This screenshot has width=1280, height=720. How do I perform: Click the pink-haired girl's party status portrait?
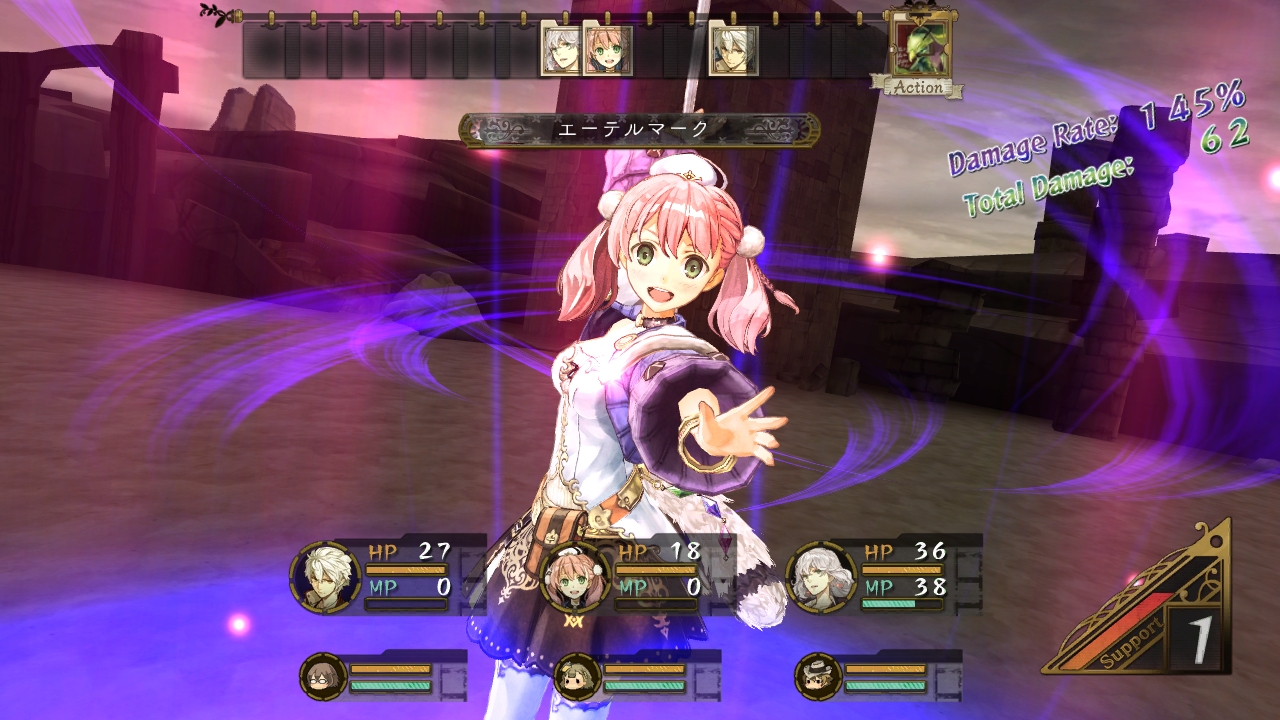coord(575,578)
